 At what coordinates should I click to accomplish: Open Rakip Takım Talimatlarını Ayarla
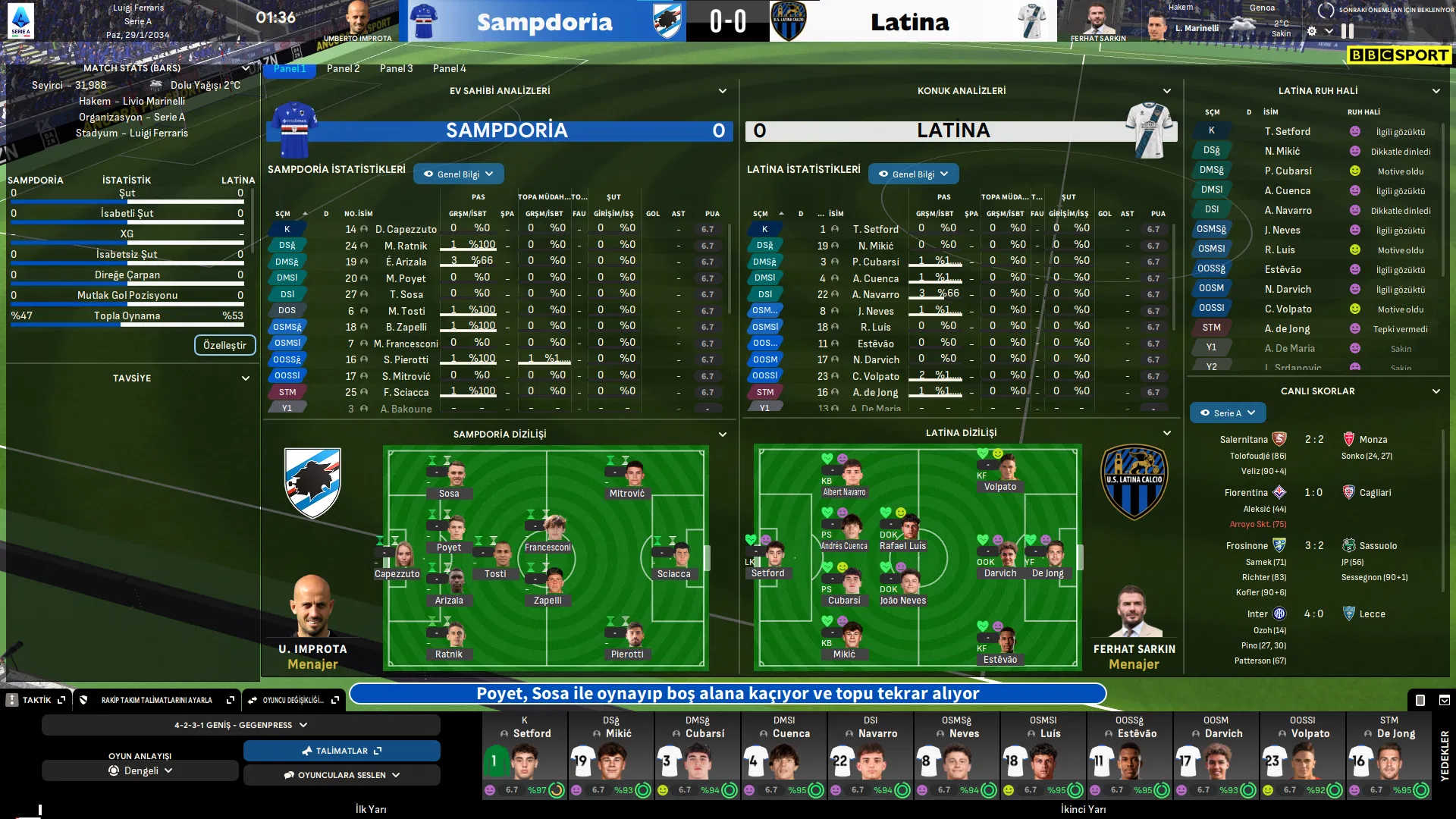158,700
